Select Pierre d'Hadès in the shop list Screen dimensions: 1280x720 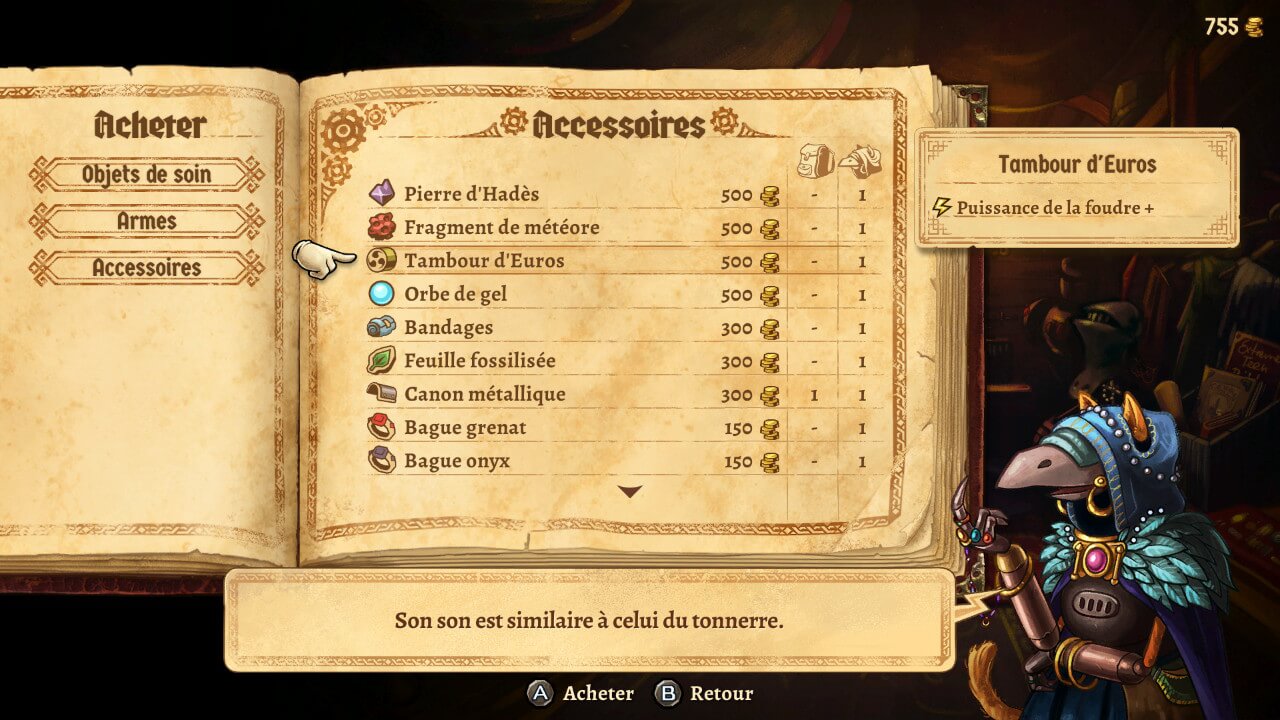[471, 194]
